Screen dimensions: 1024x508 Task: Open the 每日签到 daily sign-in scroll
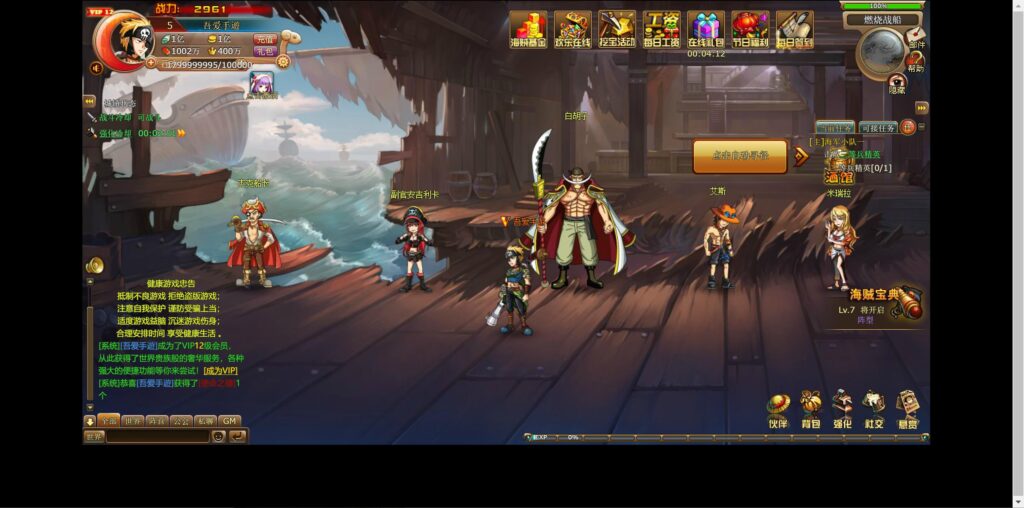click(794, 29)
